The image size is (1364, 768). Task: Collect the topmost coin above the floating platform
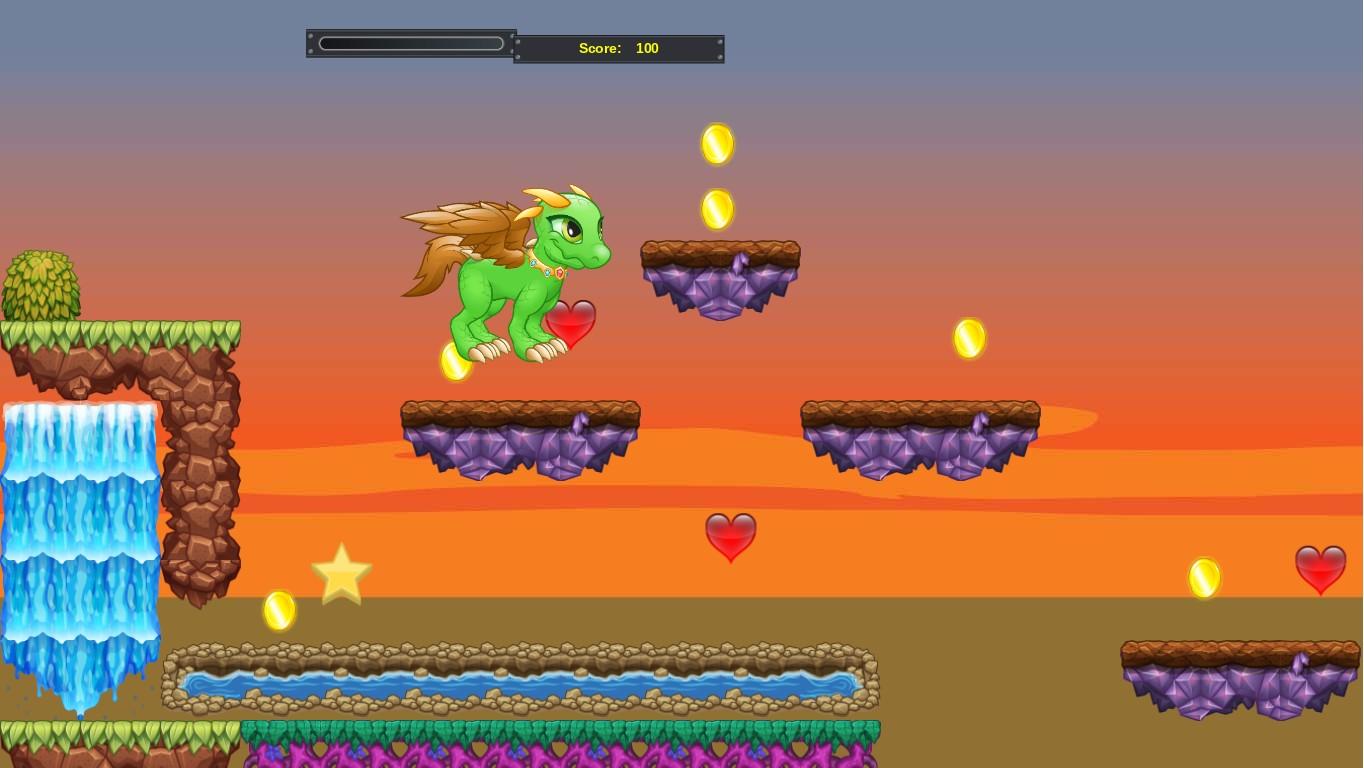coord(718,144)
